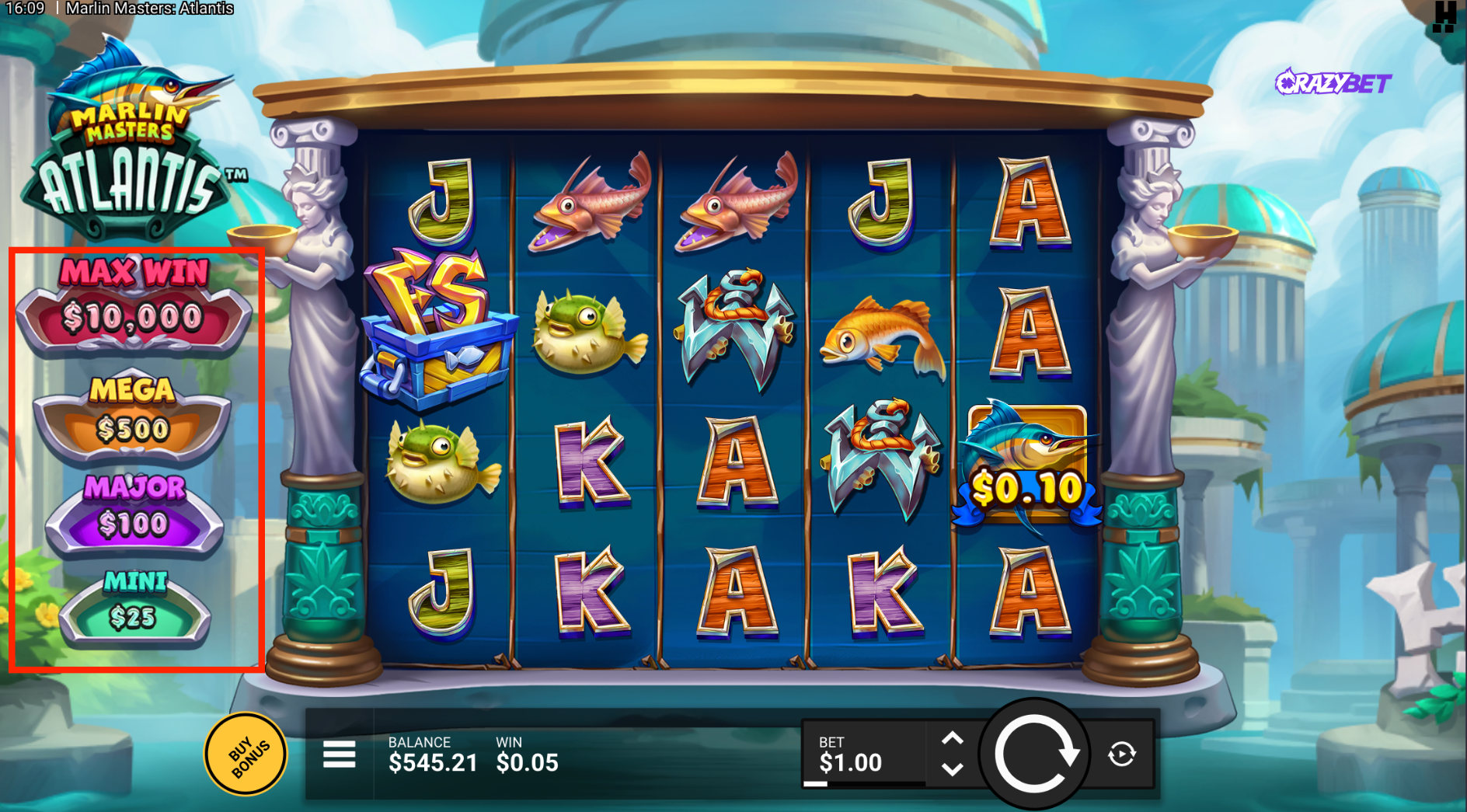Open the Buy Bonus menu
The image size is (1467, 812).
click(x=246, y=754)
